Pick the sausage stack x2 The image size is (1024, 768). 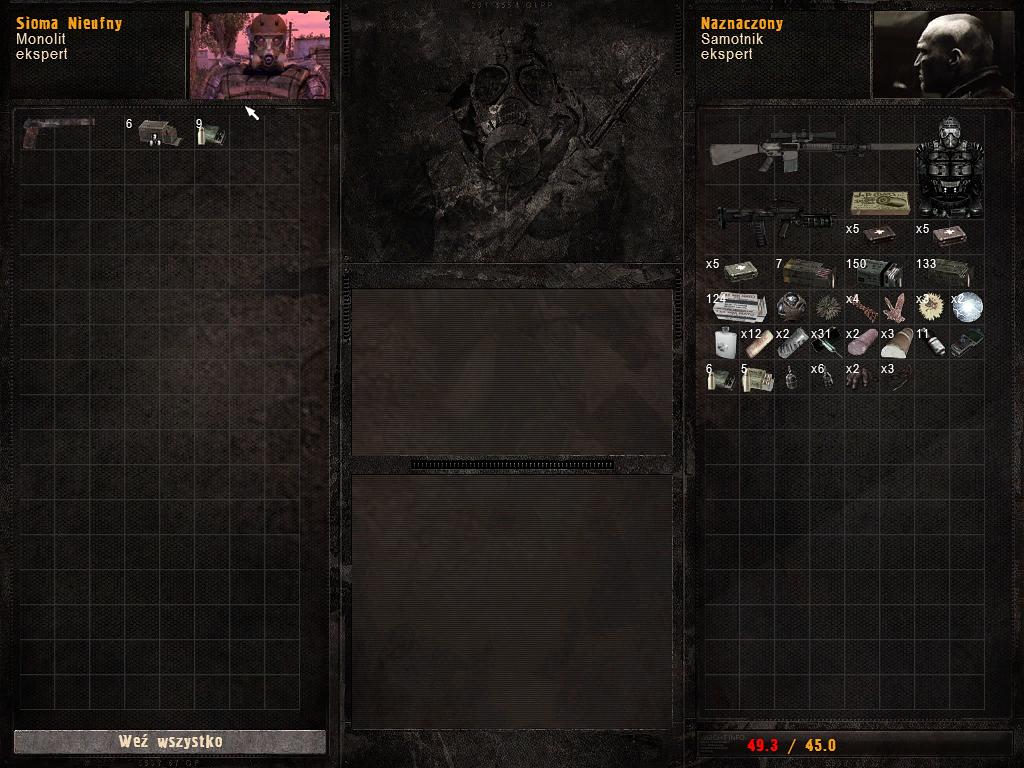click(862, 342)
